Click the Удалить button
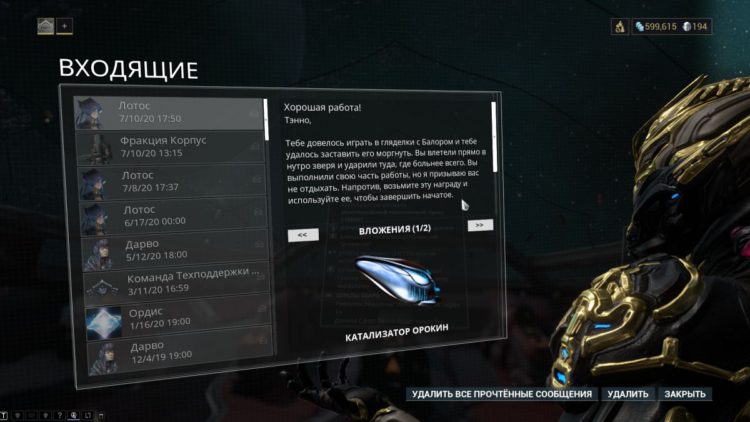The image size is (750, 422). pos(628,394)
